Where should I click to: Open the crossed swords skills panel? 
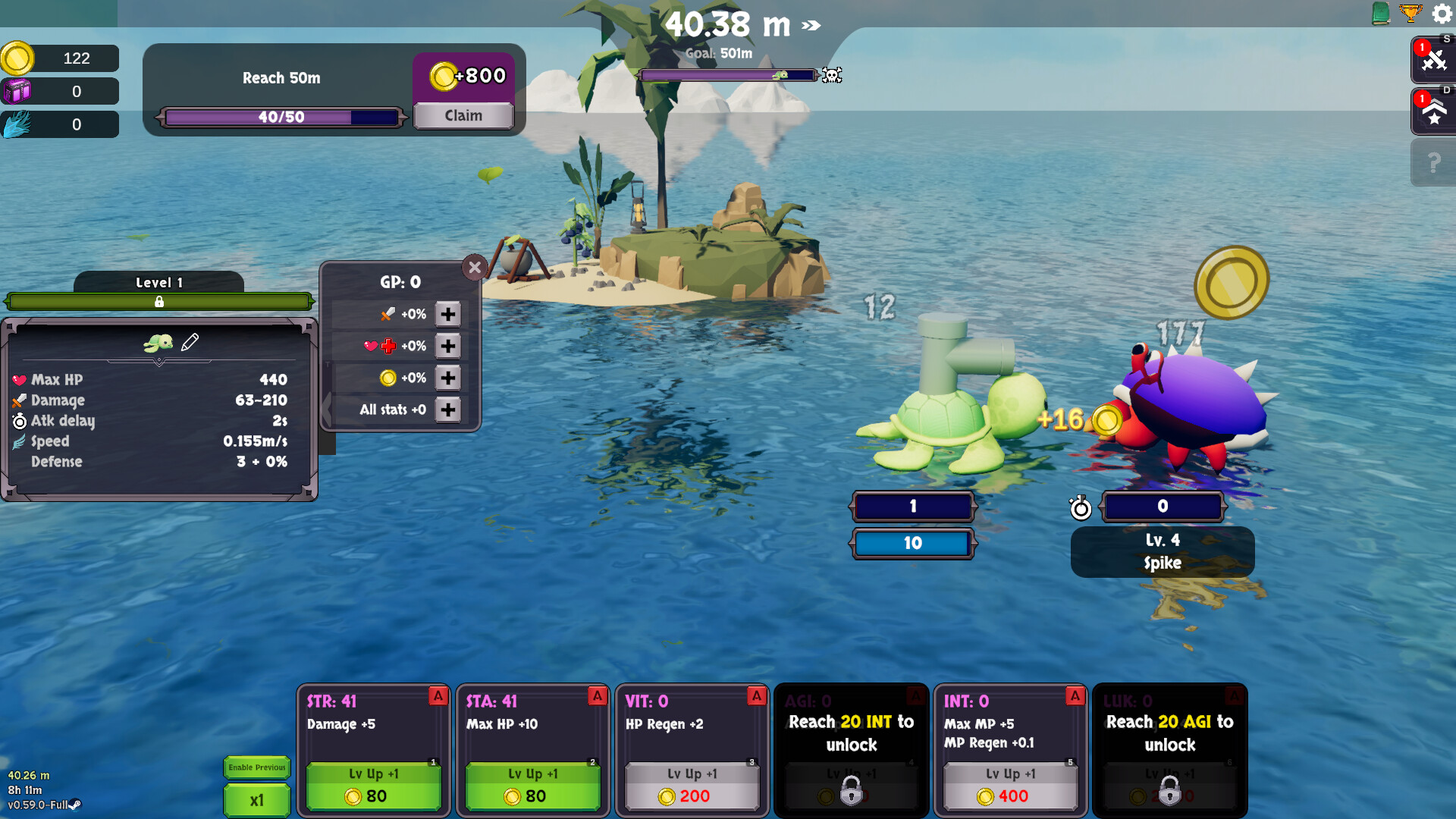point(1432,58)
